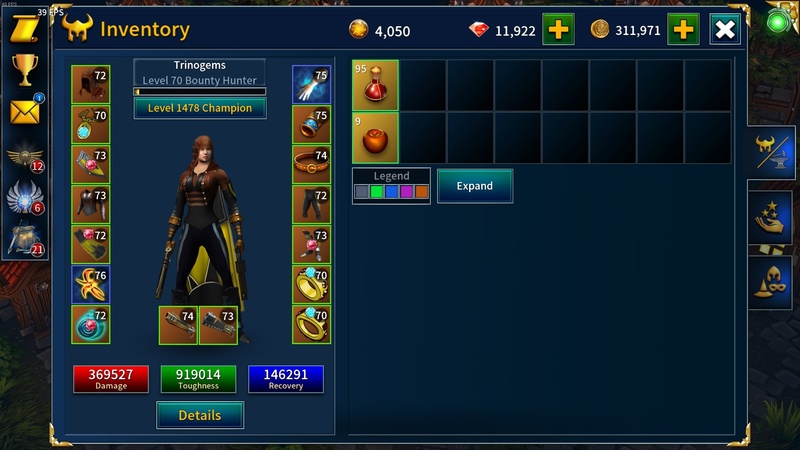This screenshot has height=450, width=800.
Task: Open the Level 1478 Champion panel
Action: click(200, 108)
